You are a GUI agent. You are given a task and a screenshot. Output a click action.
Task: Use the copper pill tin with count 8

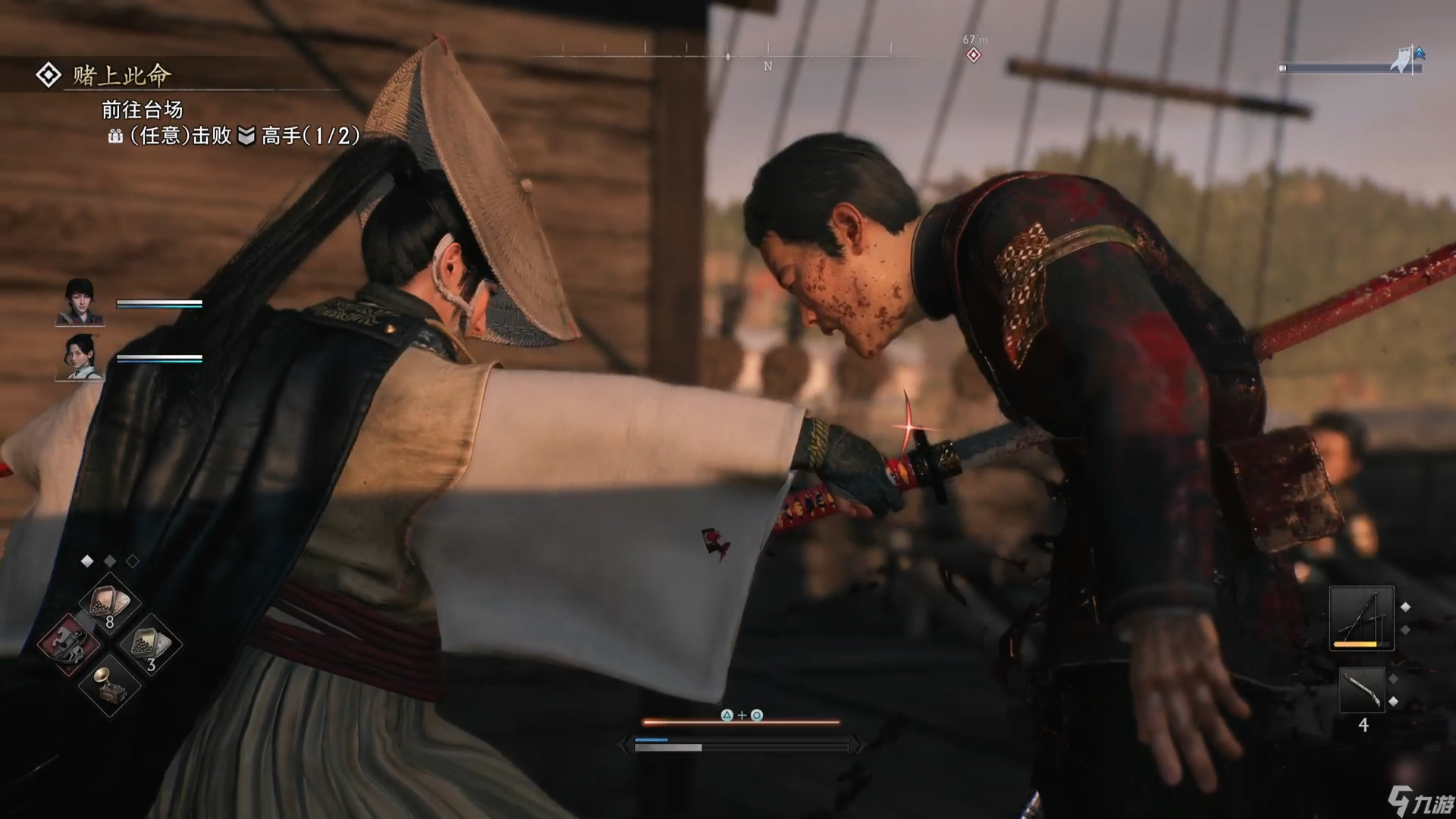pos(110,604)
